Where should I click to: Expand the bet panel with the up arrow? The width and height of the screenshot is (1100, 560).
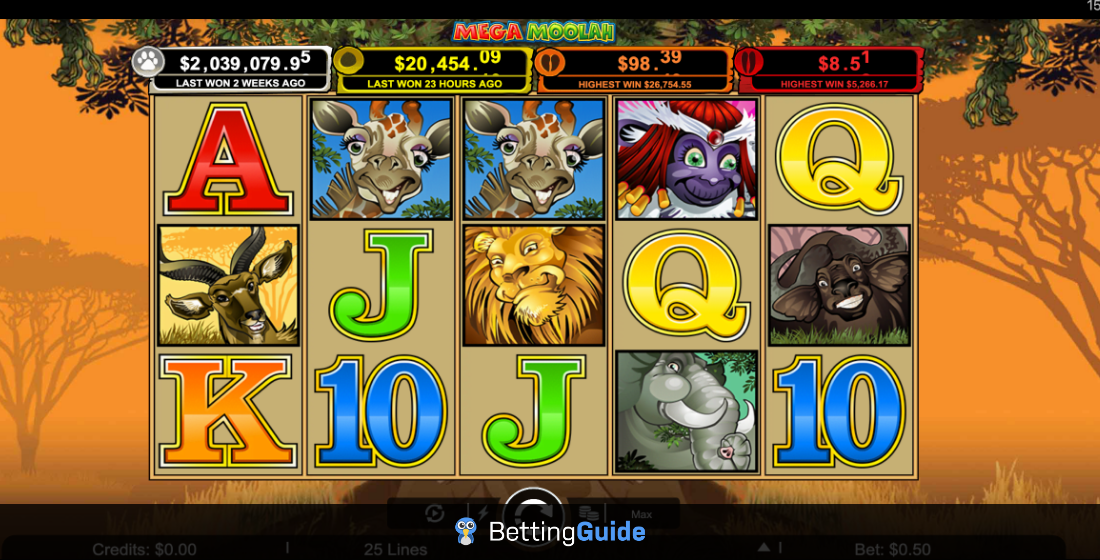[x=763, y=548]
